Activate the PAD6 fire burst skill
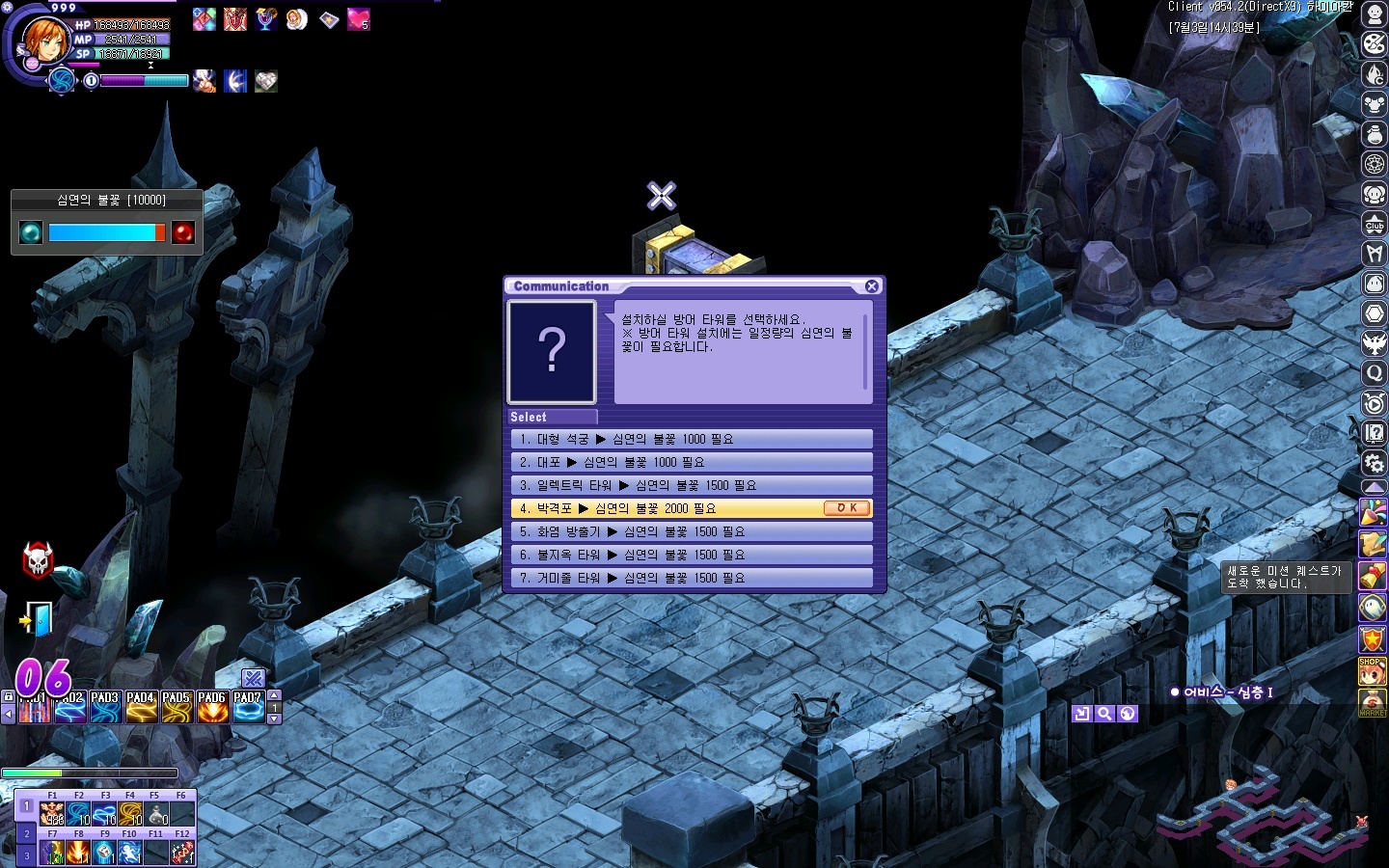 click(x=212, y=708)
